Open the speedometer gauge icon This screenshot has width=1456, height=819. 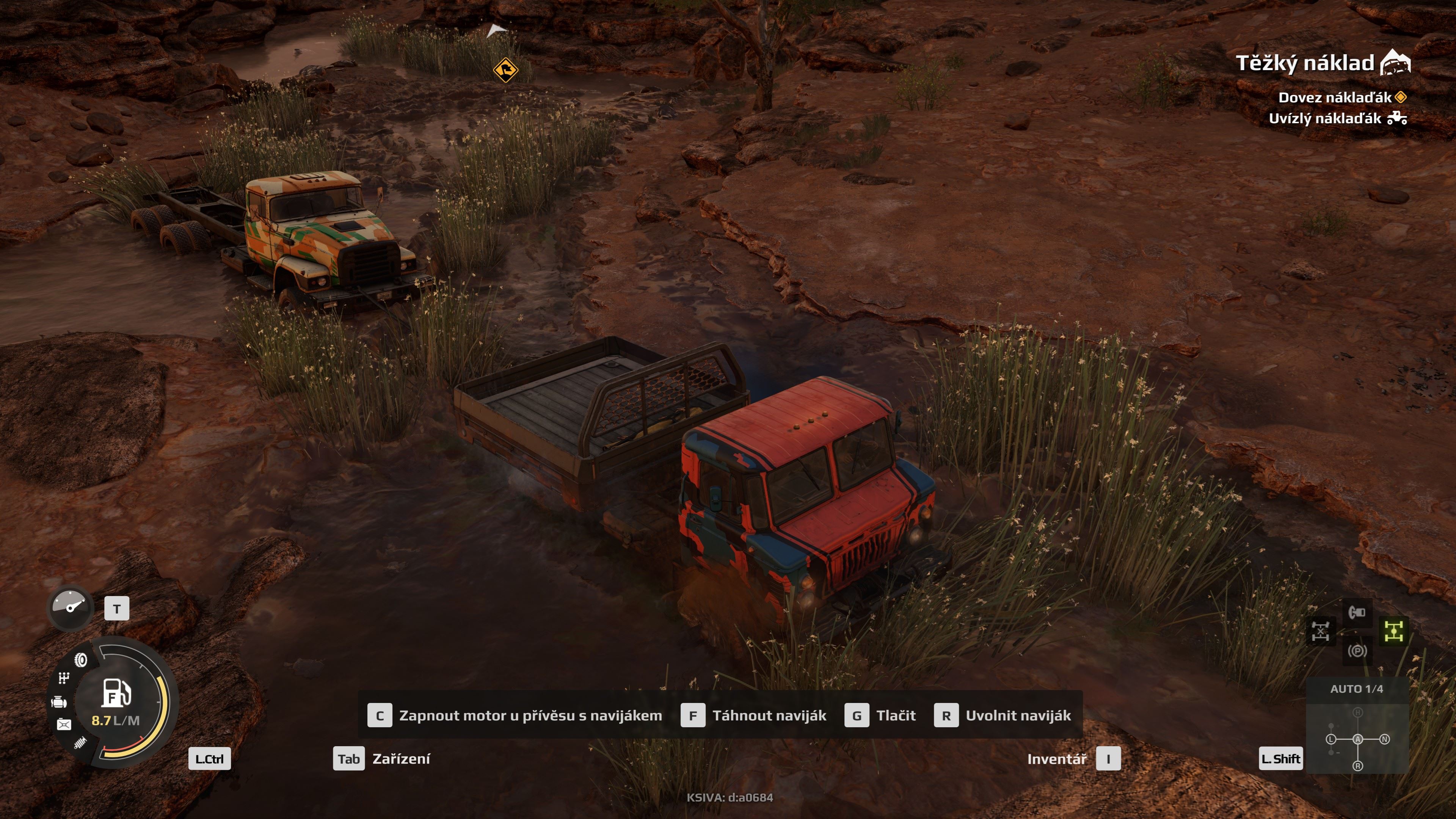69,609
